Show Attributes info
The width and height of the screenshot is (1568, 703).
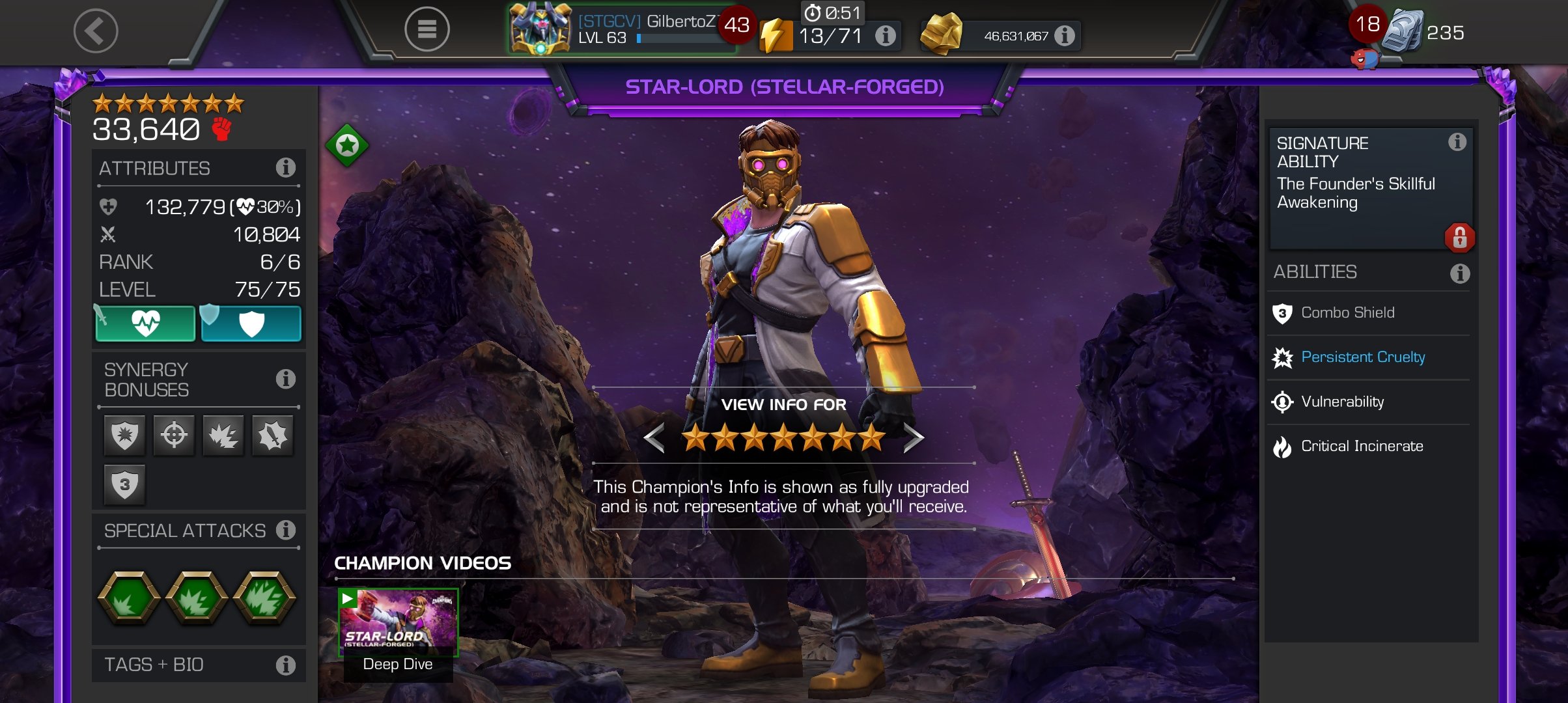[x=285, y=168]
